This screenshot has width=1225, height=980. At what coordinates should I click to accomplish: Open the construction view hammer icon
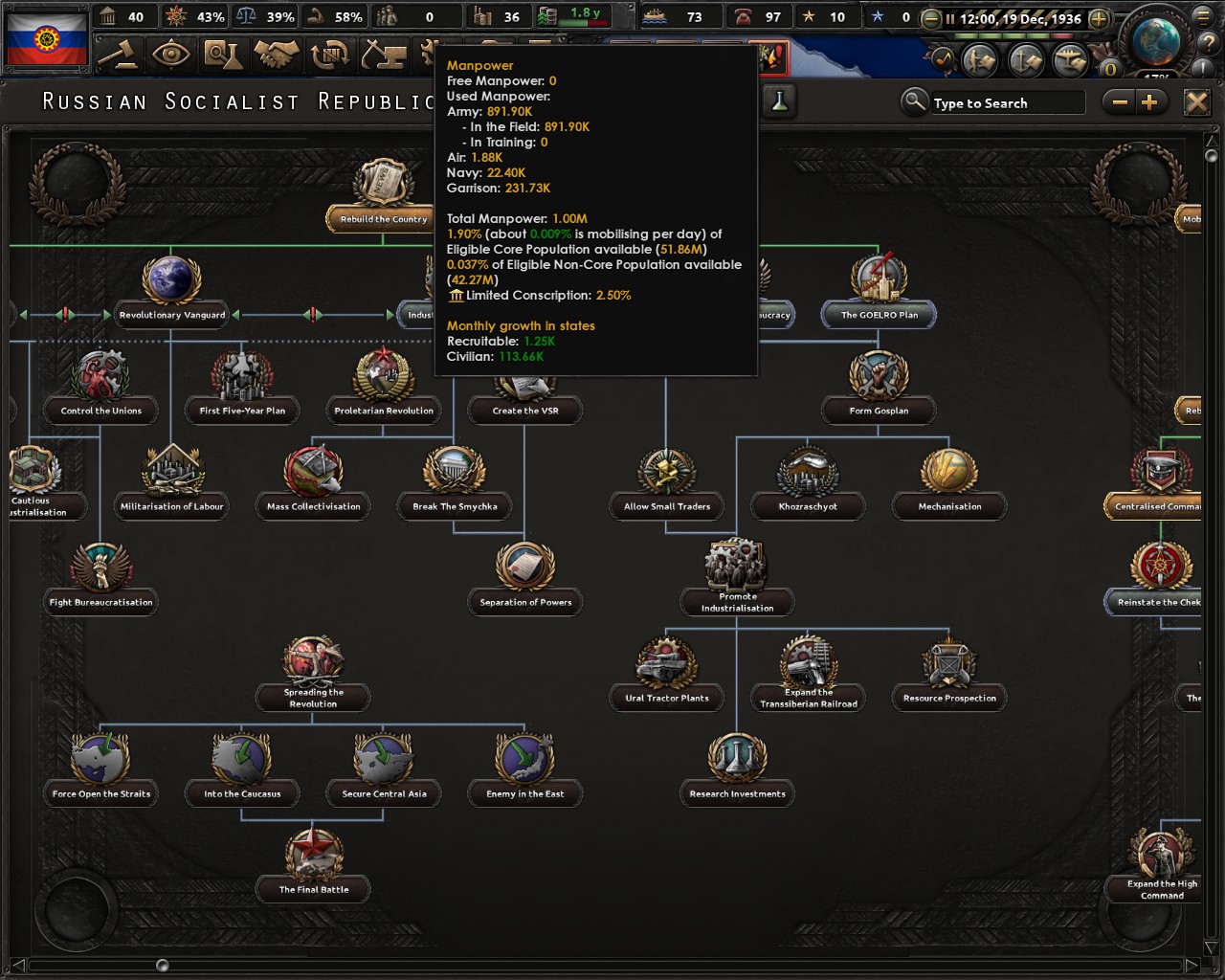383,56
